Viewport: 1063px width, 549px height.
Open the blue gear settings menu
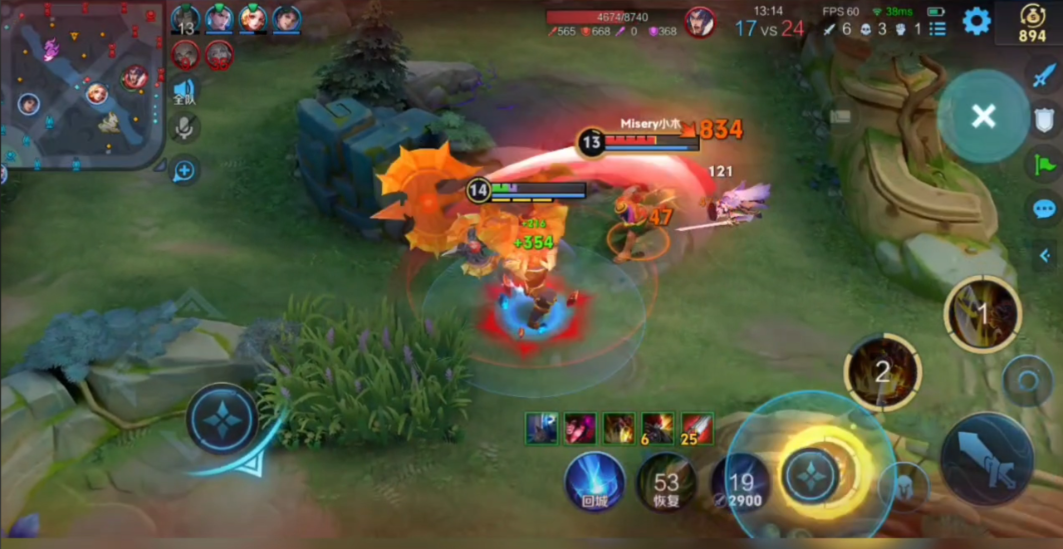coord(976,20)
